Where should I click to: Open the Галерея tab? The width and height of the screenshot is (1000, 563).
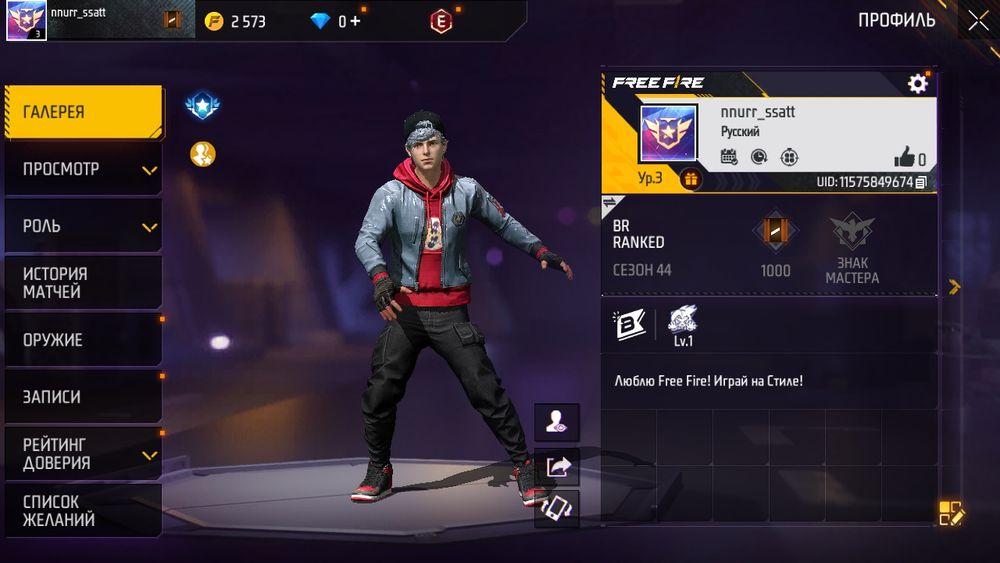83,112
